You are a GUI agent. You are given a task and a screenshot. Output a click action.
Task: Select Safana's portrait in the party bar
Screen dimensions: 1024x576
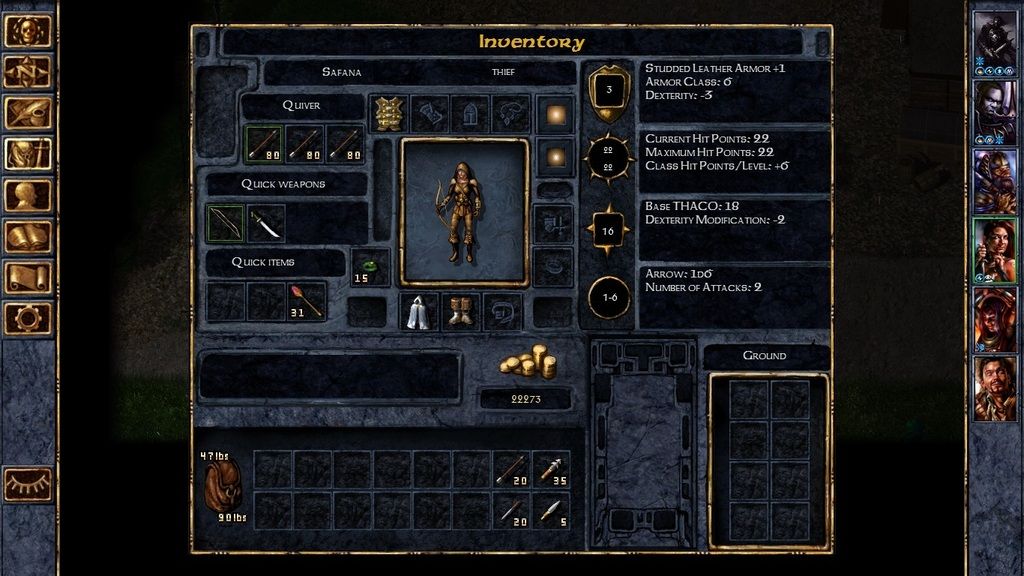[x=994, y=250]
